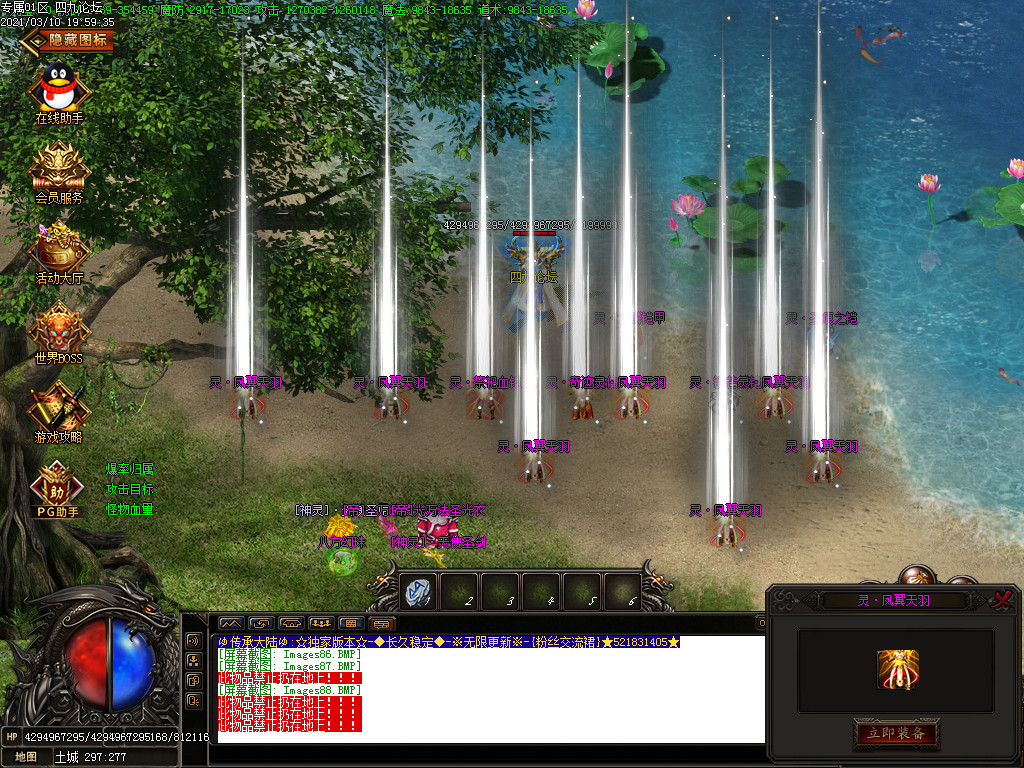Open 会员服务 member services
The image size is (1024, 768).
pos(59,168)
